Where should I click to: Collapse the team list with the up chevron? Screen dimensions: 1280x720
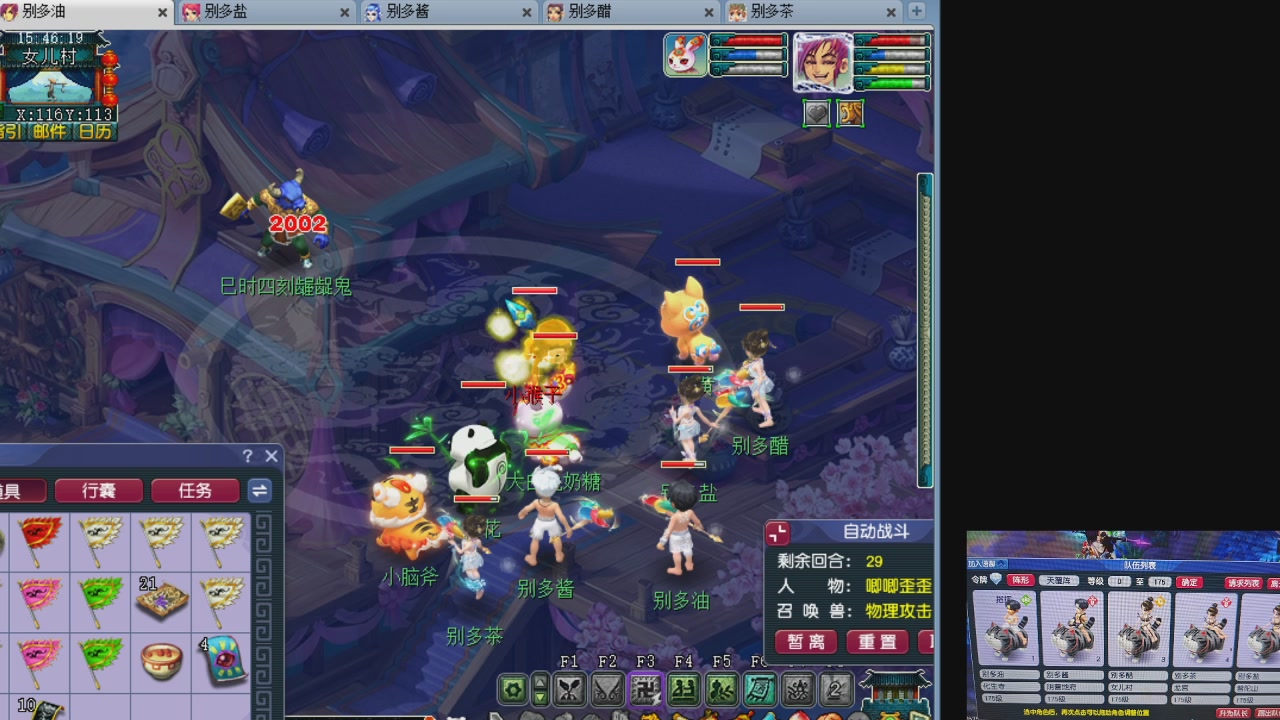[1000, 564]
